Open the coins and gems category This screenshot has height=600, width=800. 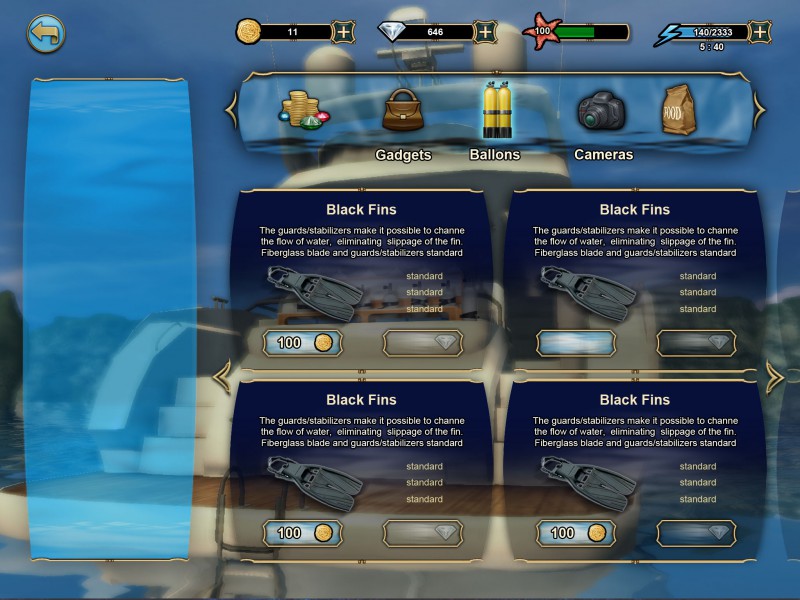303,111
